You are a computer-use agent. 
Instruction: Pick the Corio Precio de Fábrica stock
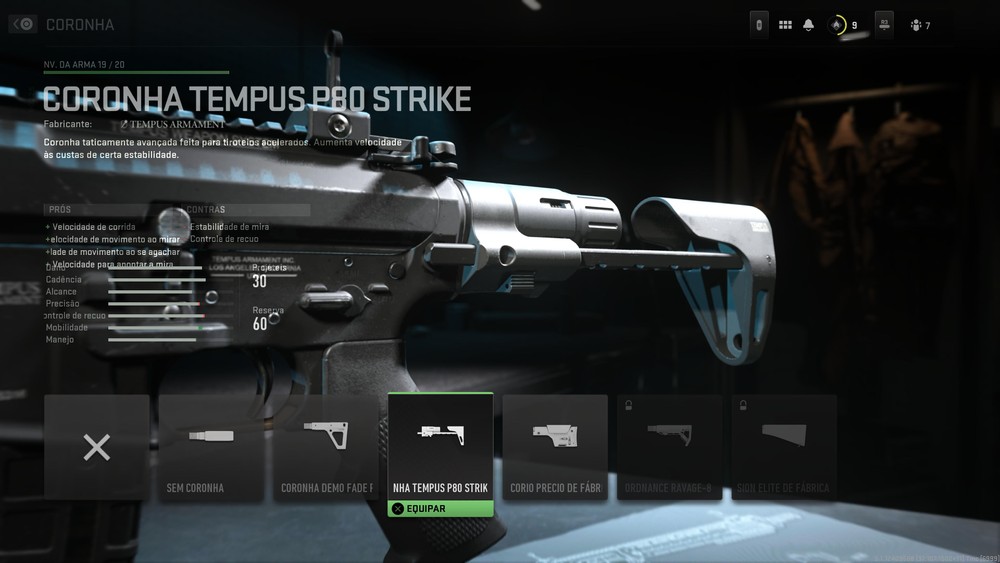tap(555, 447)
